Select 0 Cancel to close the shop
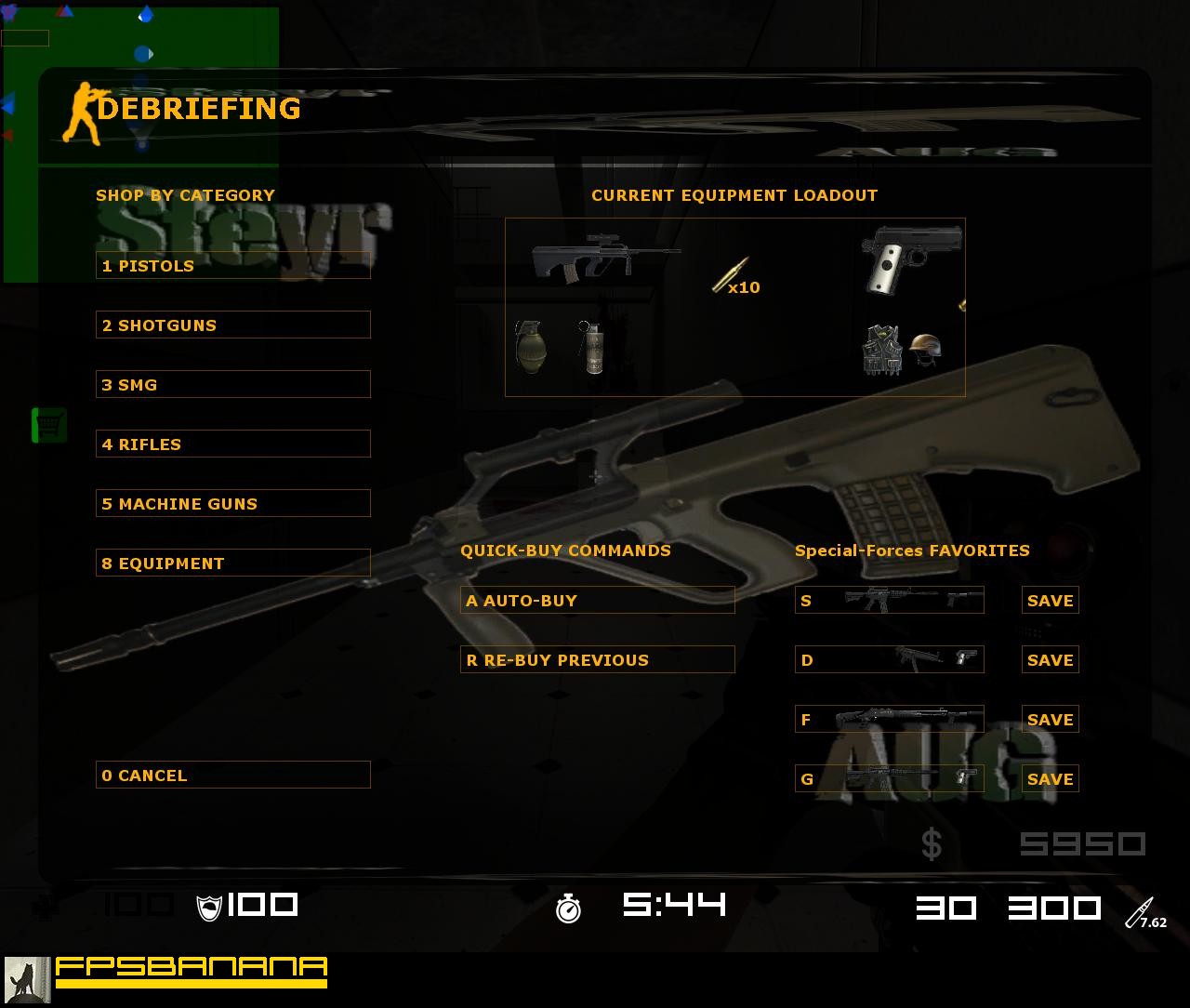Screen dimensions: 1190x1008 click(x=232, y=775)
